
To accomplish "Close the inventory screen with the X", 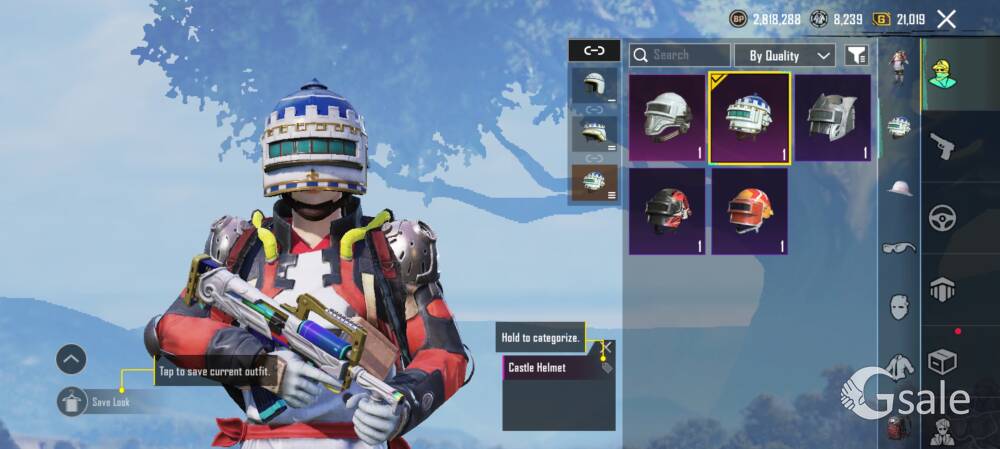I will click(946, 19).
